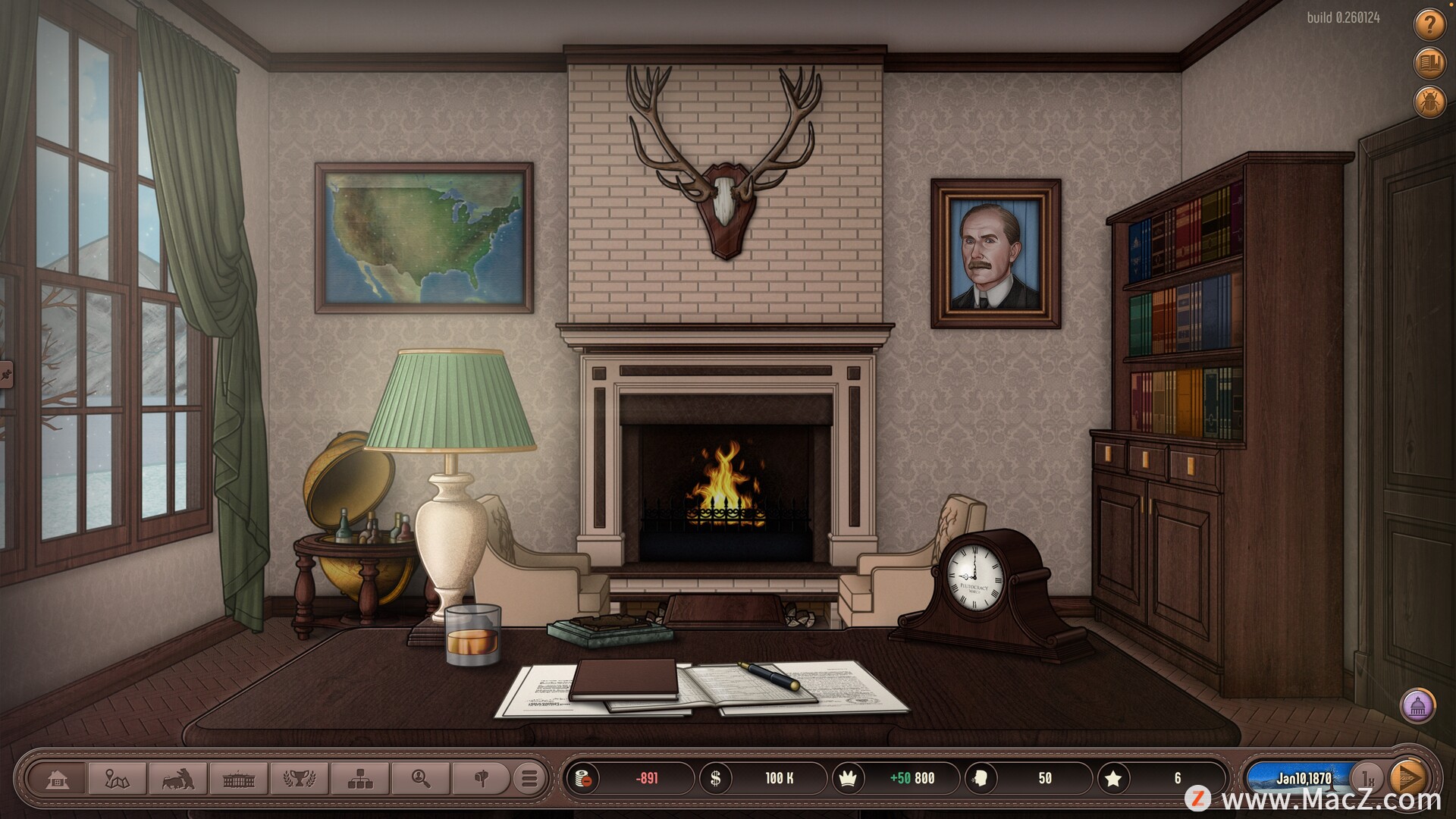
Task: Open the mailbox messages
Action: coord(481,779)
